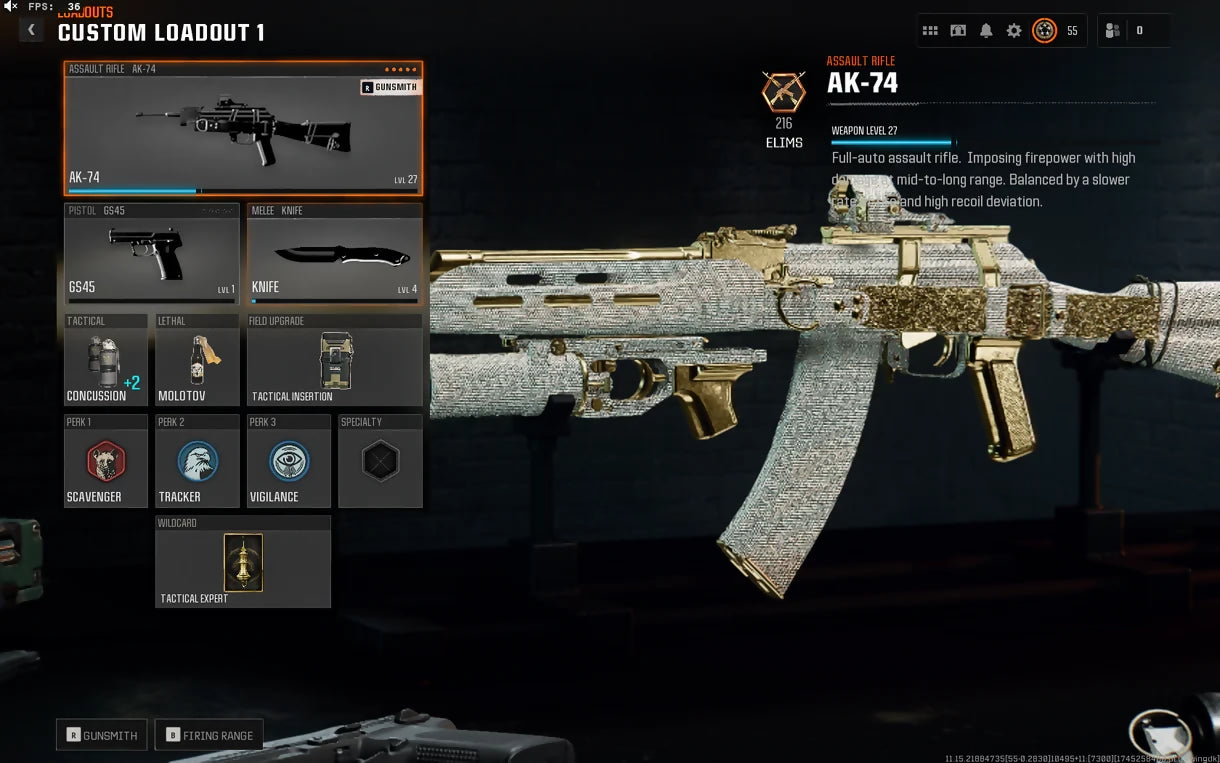Change the Concussion tactical equipment
Viewport: 1220px width, 763px height.
coord(105,361)
